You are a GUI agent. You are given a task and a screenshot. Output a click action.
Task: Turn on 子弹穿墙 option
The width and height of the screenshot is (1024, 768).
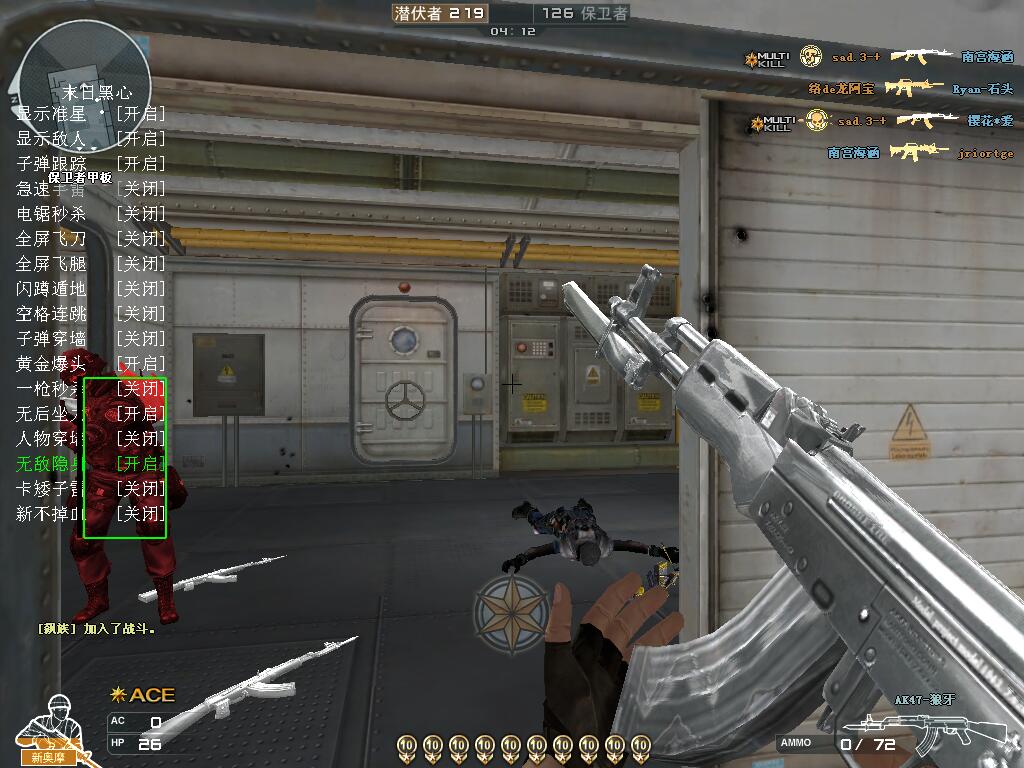click(x=90, y=338)
